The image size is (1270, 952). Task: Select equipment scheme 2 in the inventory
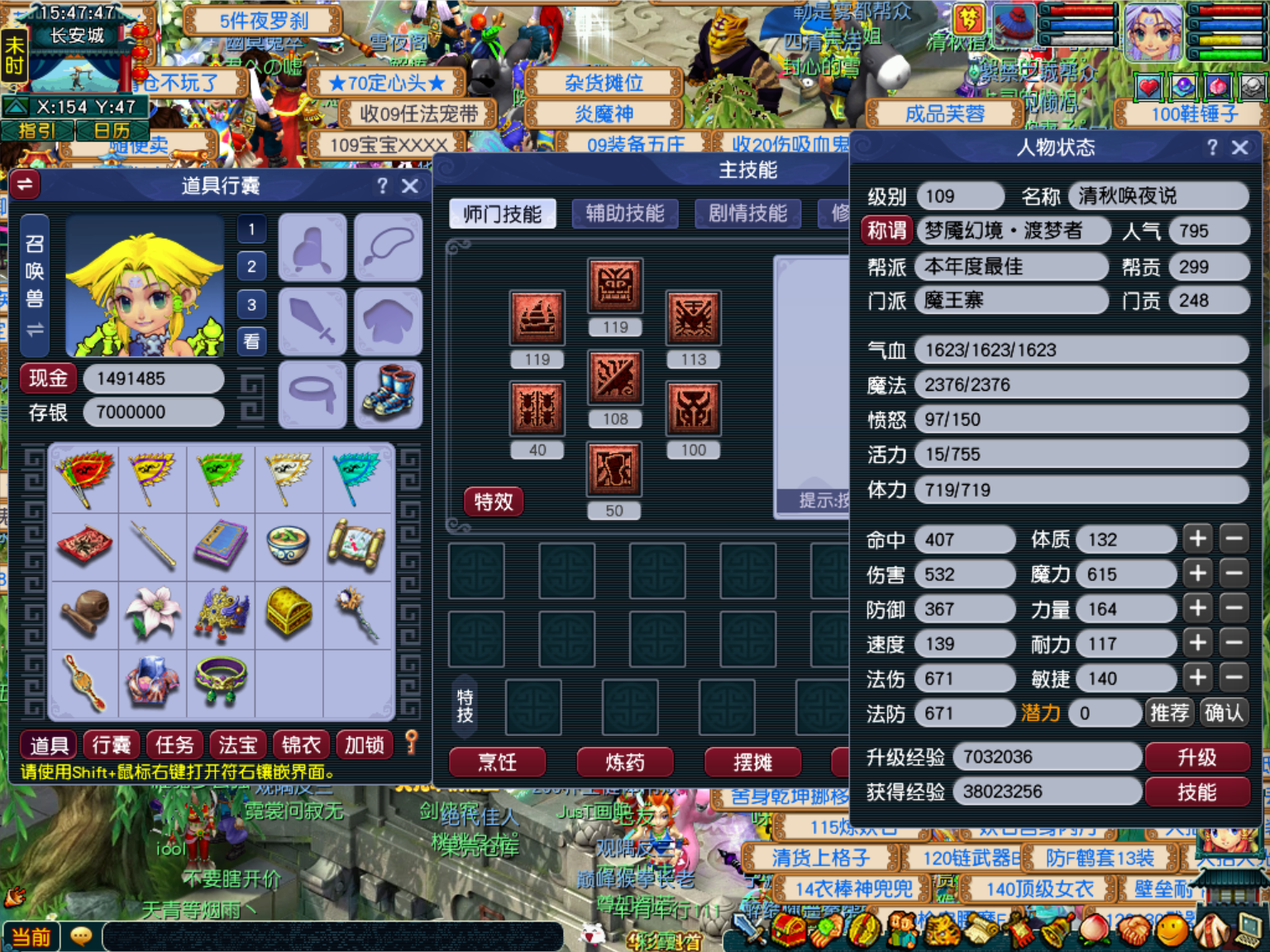[x=251, y=266]
